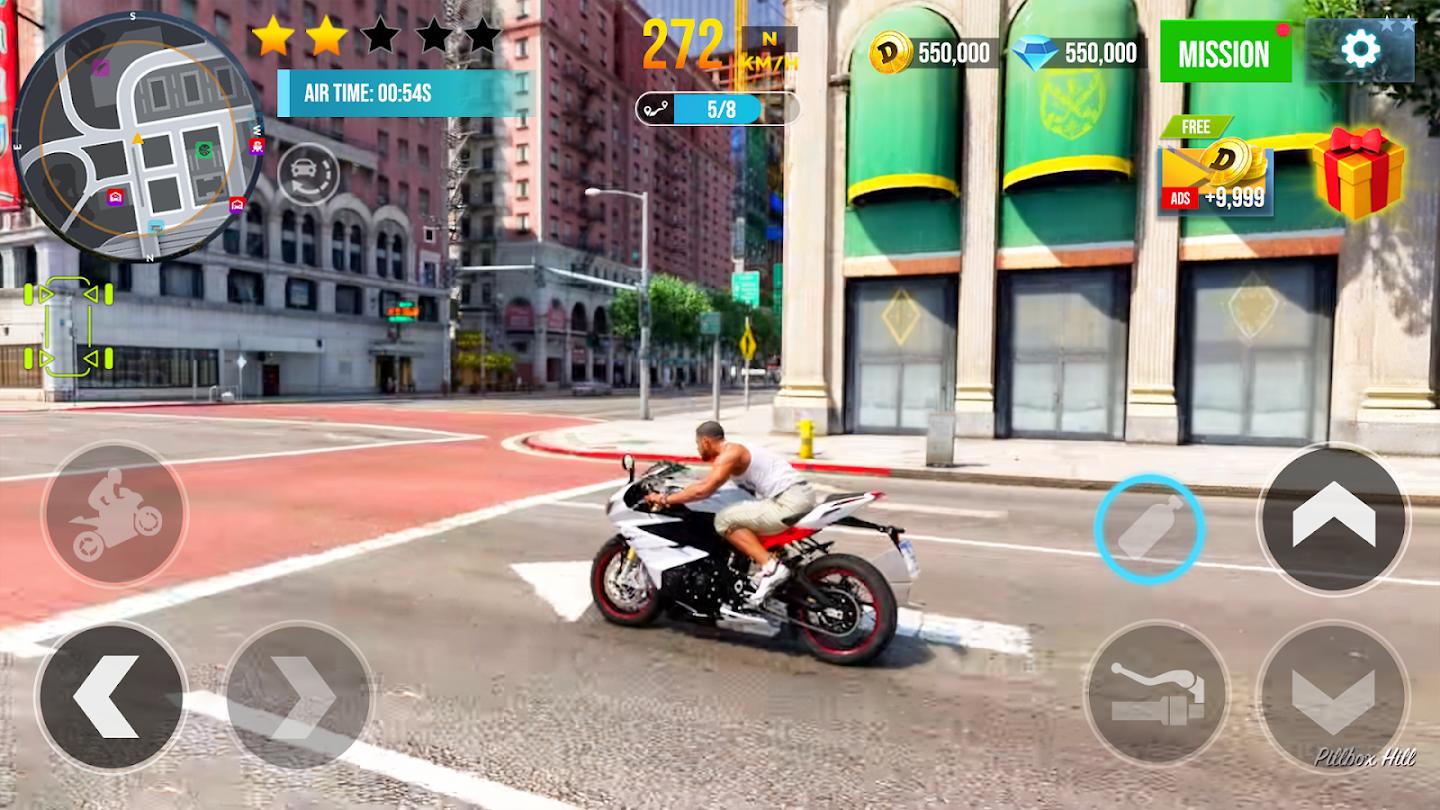Image resolution: width=1440 pixels, height=810 pixels.
Task: Tap the speedometer showing 272 KM/H
Action: (x=685, y=38)
